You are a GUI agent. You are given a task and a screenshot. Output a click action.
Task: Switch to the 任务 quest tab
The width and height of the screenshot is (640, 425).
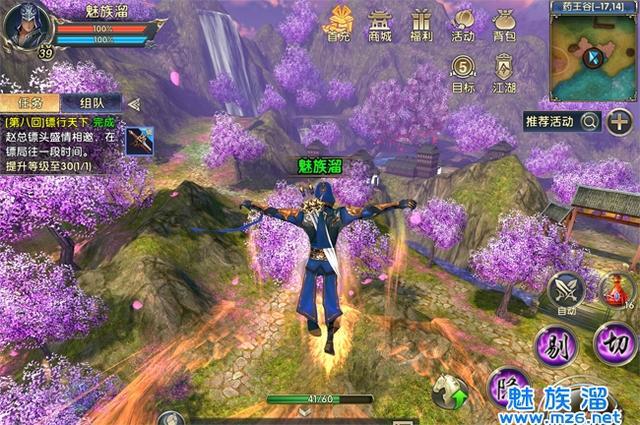[x=30, y=103]
